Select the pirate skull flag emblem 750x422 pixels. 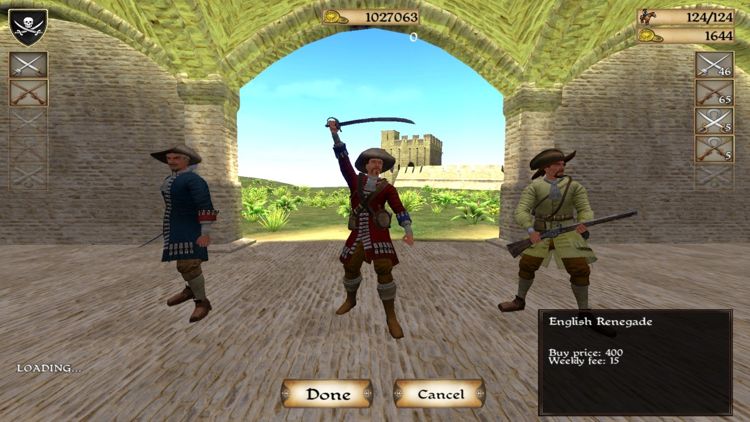pos(28,26)
